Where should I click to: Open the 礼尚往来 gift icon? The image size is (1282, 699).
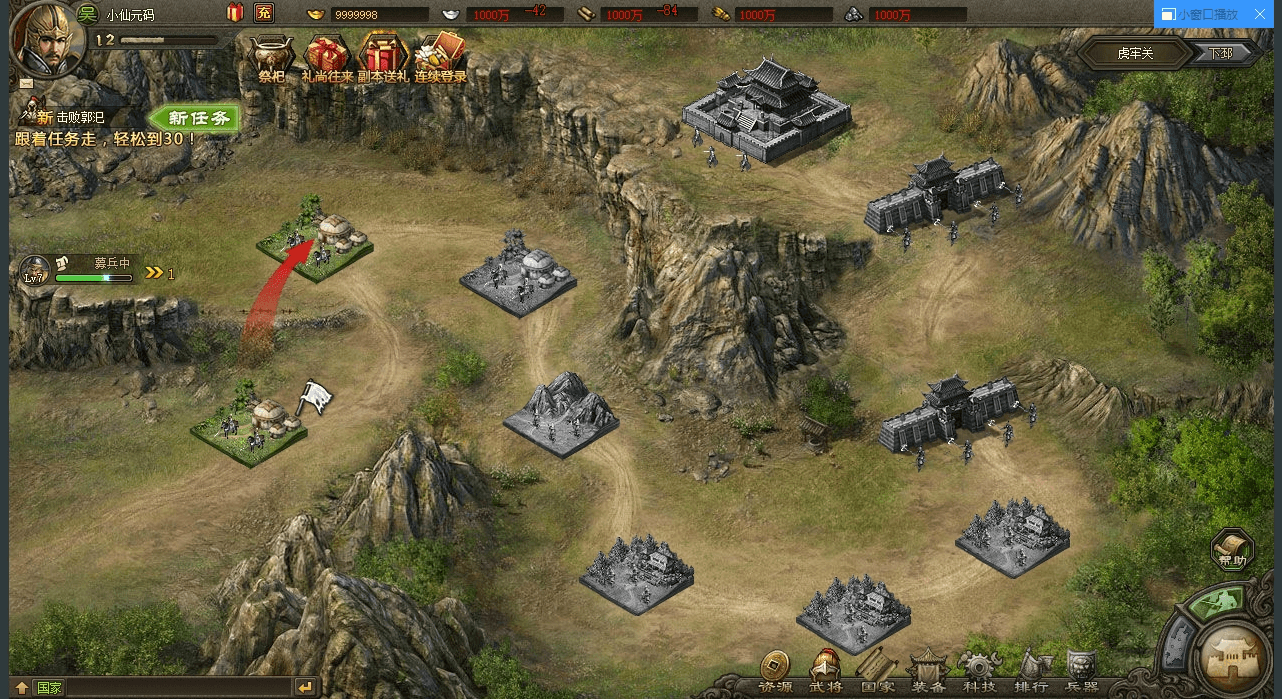[327, 58]
